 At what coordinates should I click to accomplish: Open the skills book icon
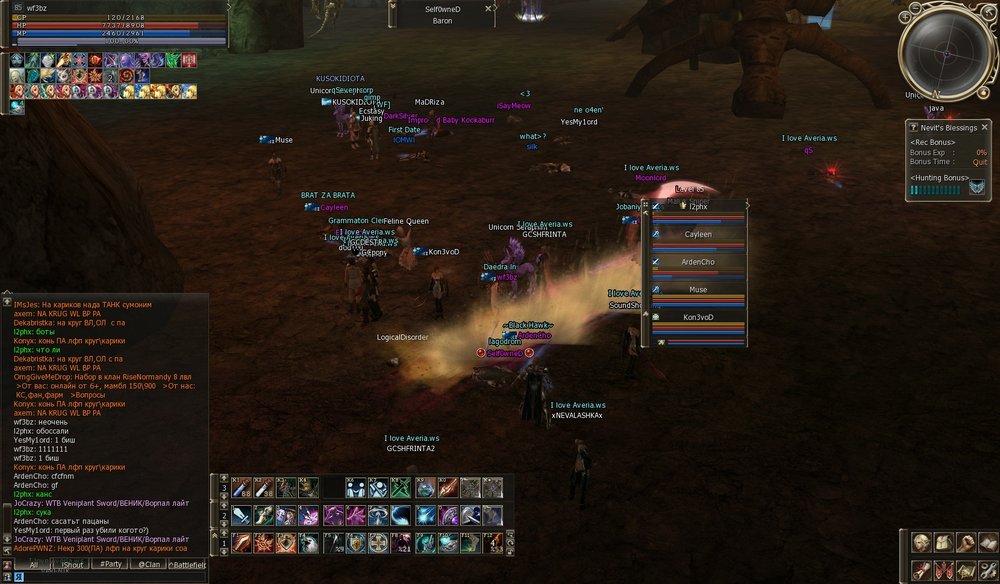tap(987, 542)
